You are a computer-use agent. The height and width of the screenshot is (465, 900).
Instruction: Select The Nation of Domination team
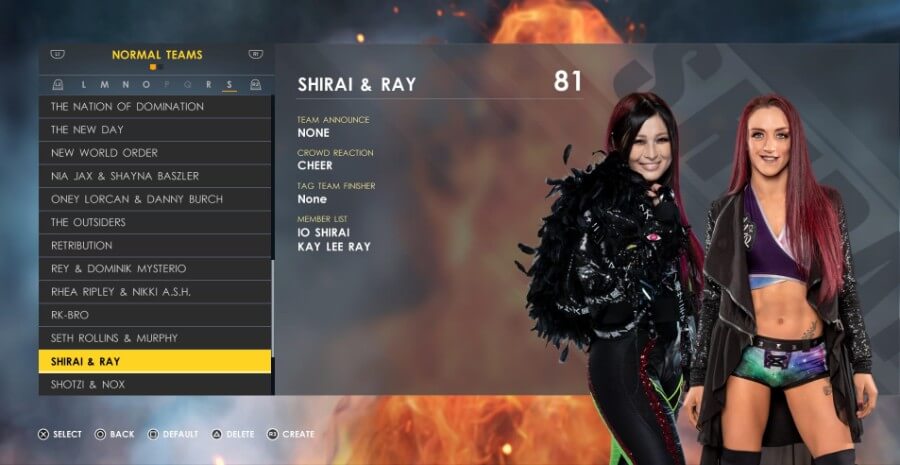[155, 106]
